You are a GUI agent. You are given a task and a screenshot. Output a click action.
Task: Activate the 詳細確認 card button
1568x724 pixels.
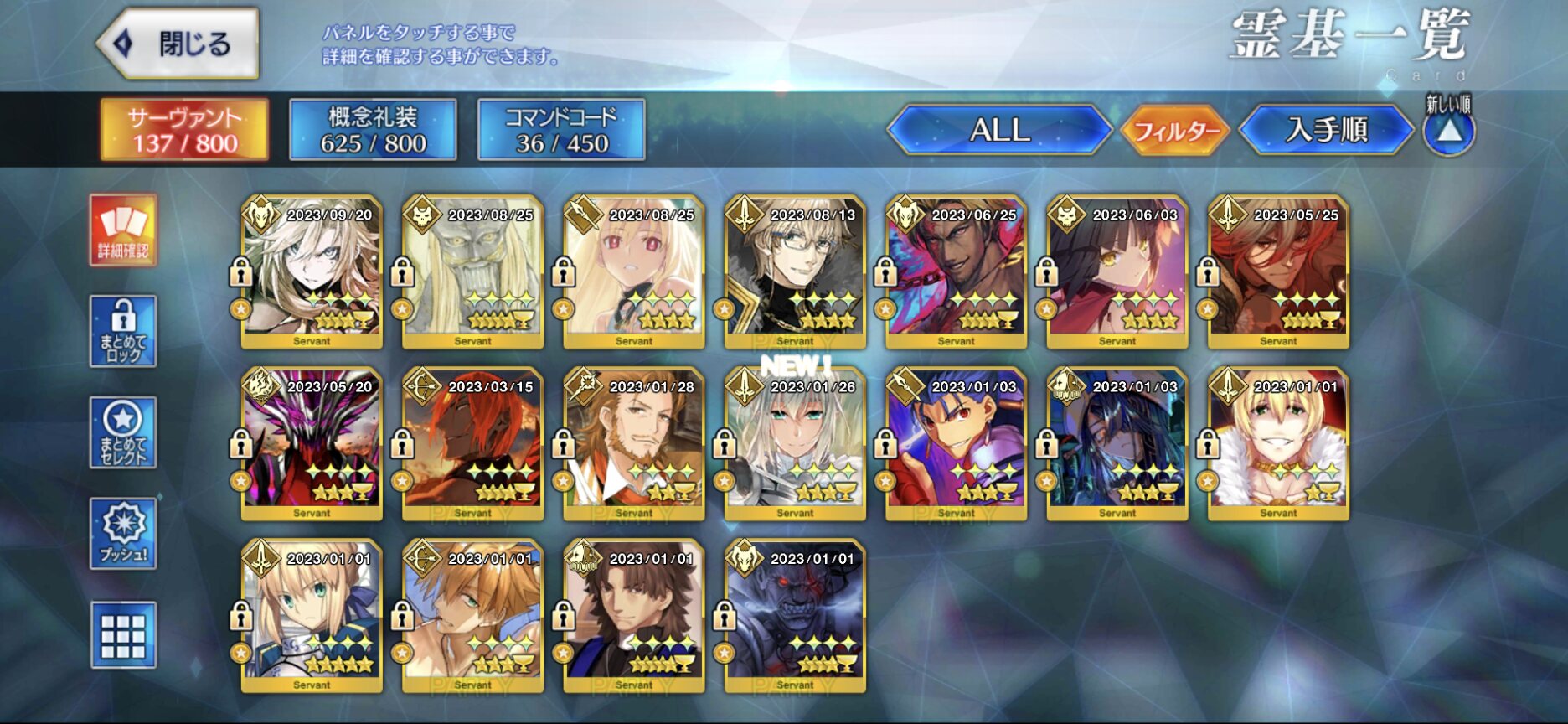[x=123, y=230]
